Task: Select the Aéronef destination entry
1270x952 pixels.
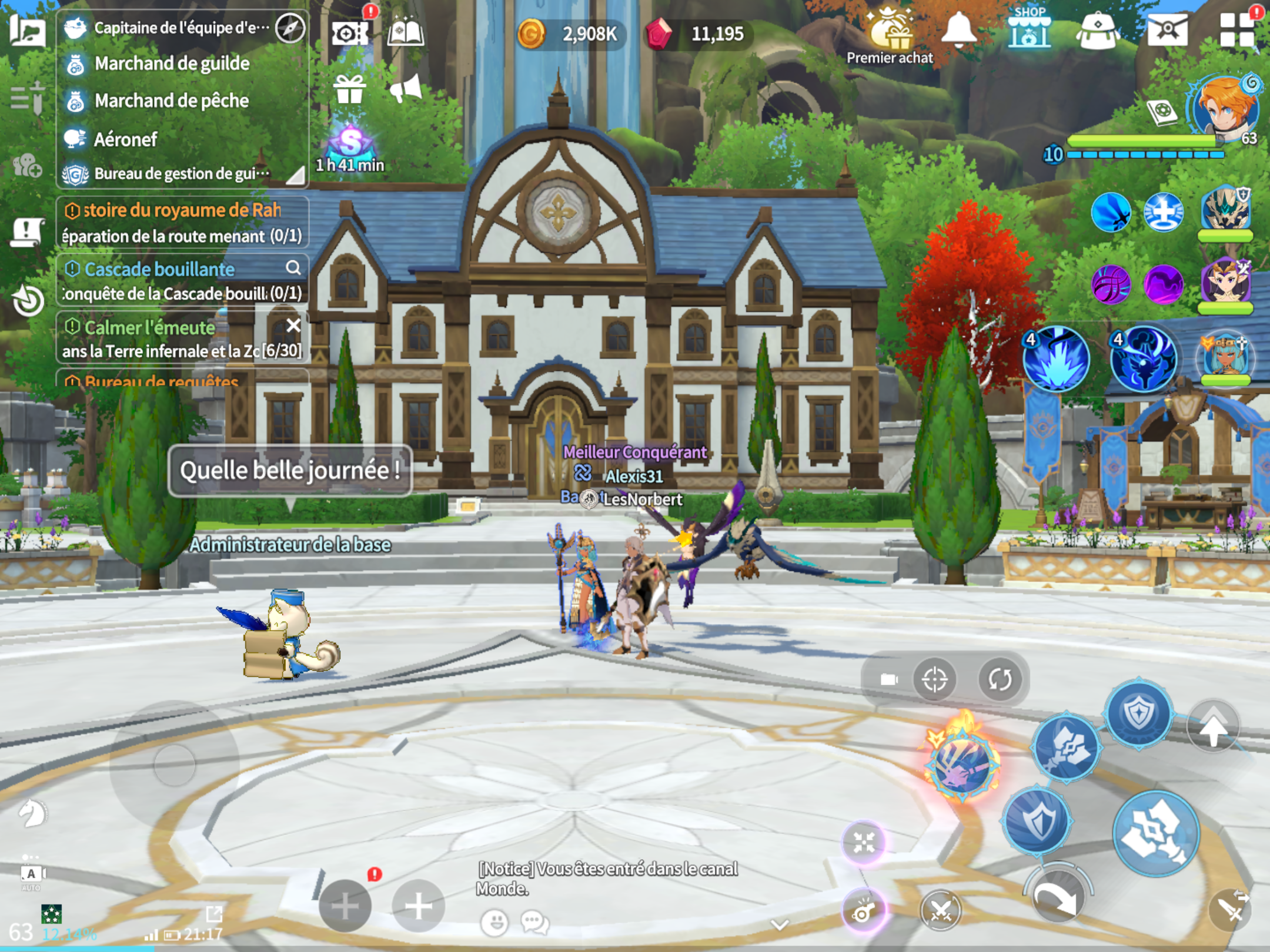Action: click(126, 139)
